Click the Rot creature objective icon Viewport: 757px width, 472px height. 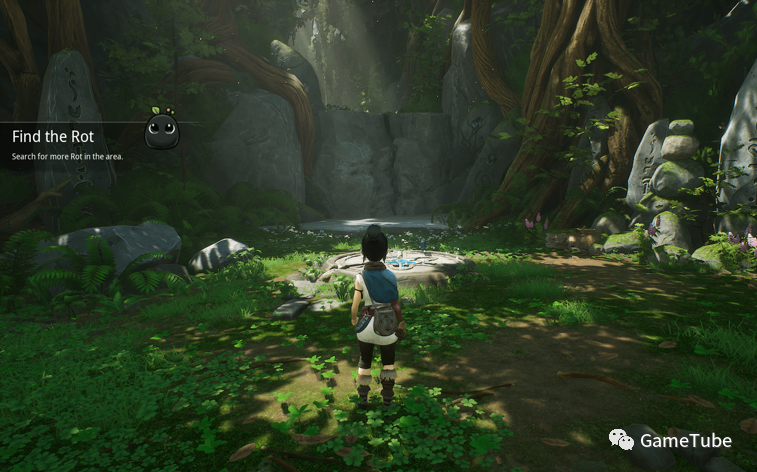click(161, 129)
